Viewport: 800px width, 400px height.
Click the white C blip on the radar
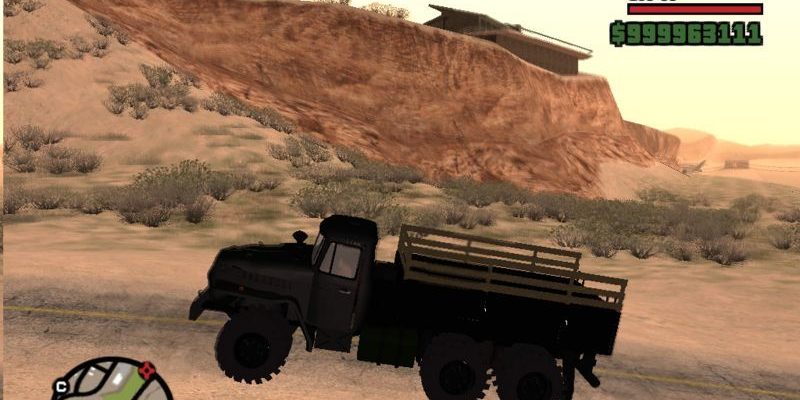pyautogui.click(x=61, y=385)
